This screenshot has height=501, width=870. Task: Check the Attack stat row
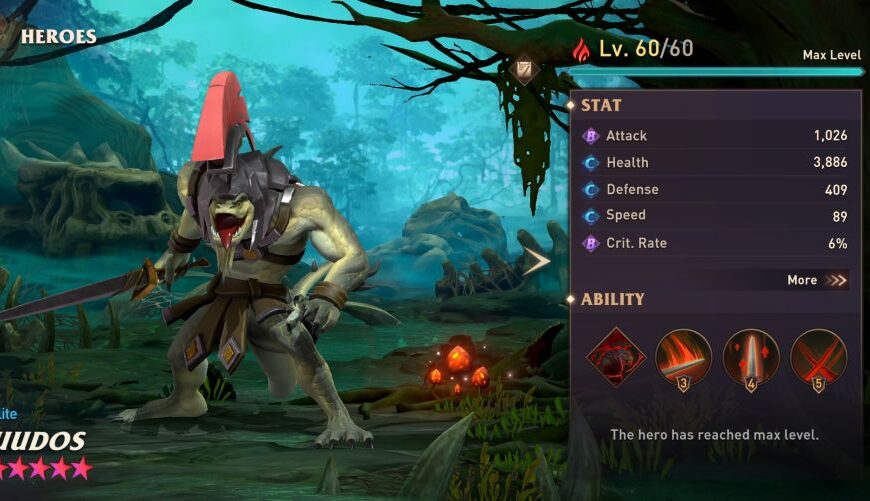tap(715, 136)
